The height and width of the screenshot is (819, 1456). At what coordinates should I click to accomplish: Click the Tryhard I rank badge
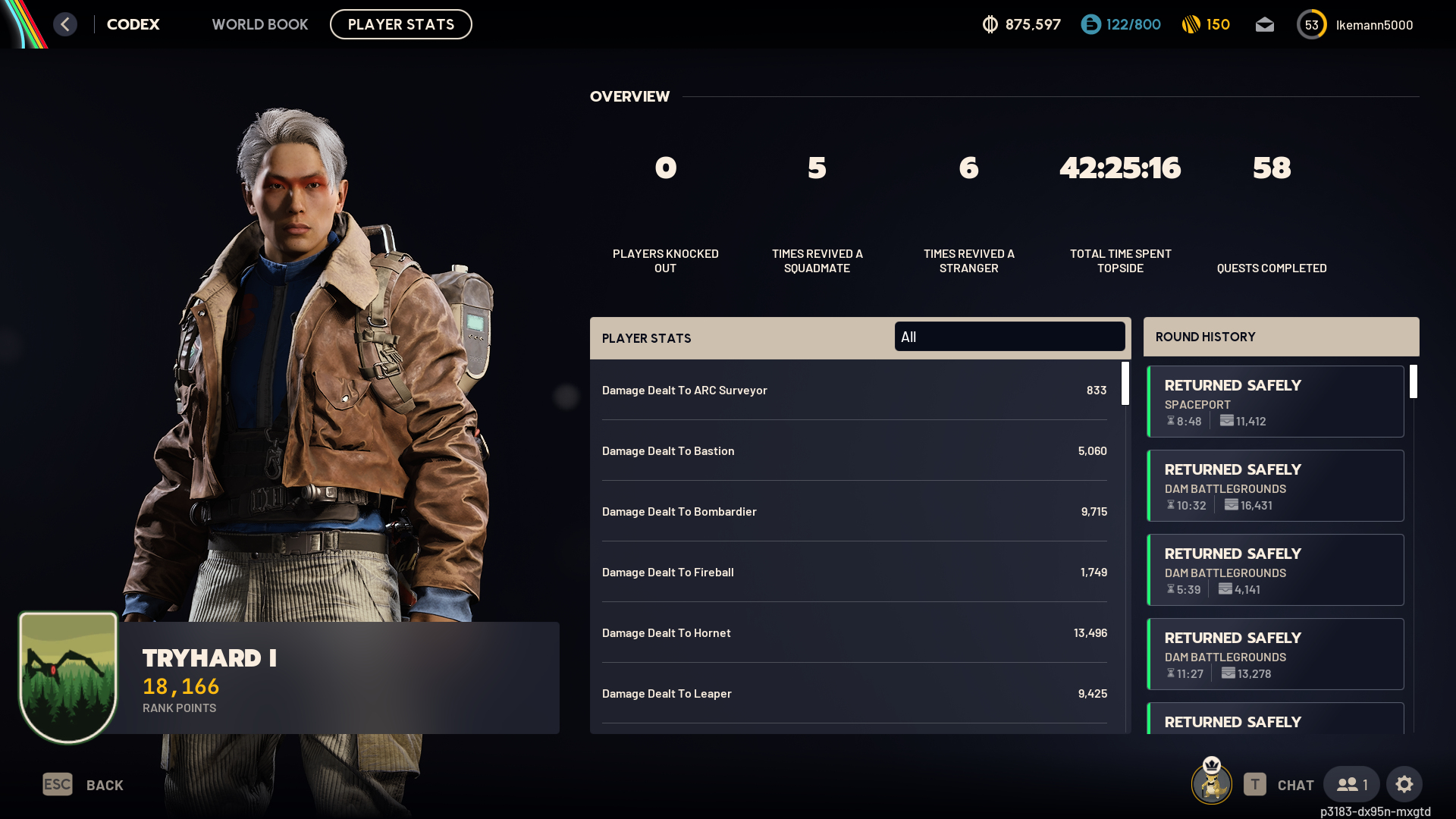[x=68, y=676]
